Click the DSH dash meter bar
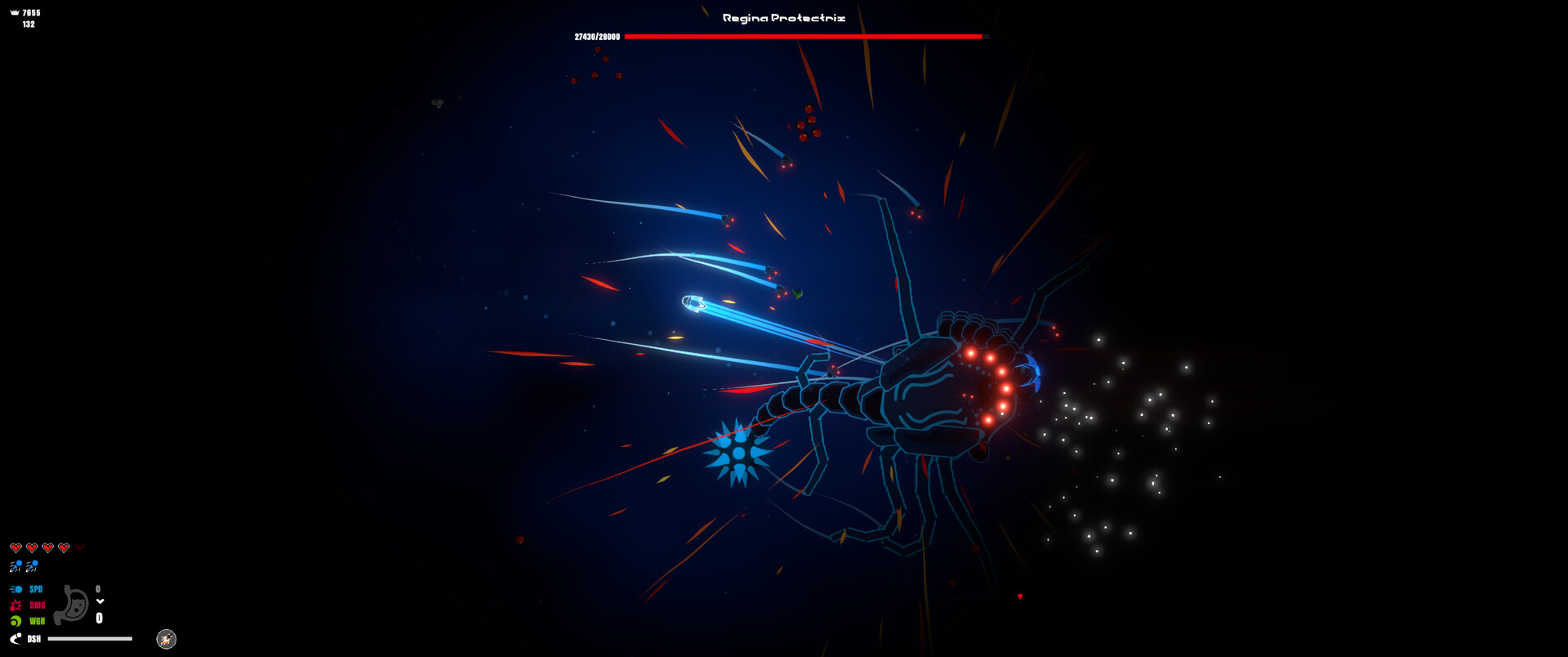This screenshot has width=1568, height=657. click(90, 638)
